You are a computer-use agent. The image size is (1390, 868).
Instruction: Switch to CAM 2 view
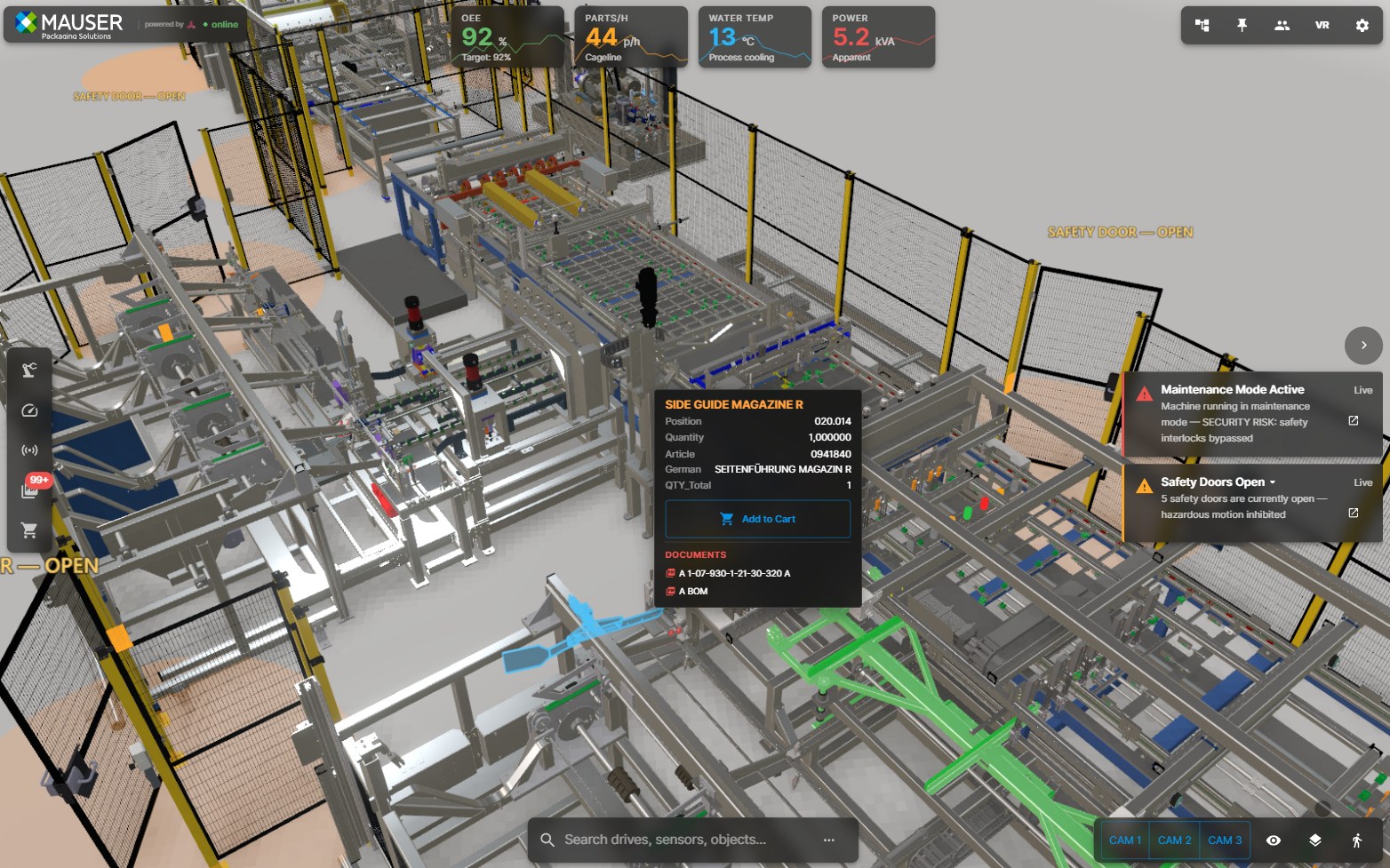click(1174, 839)
